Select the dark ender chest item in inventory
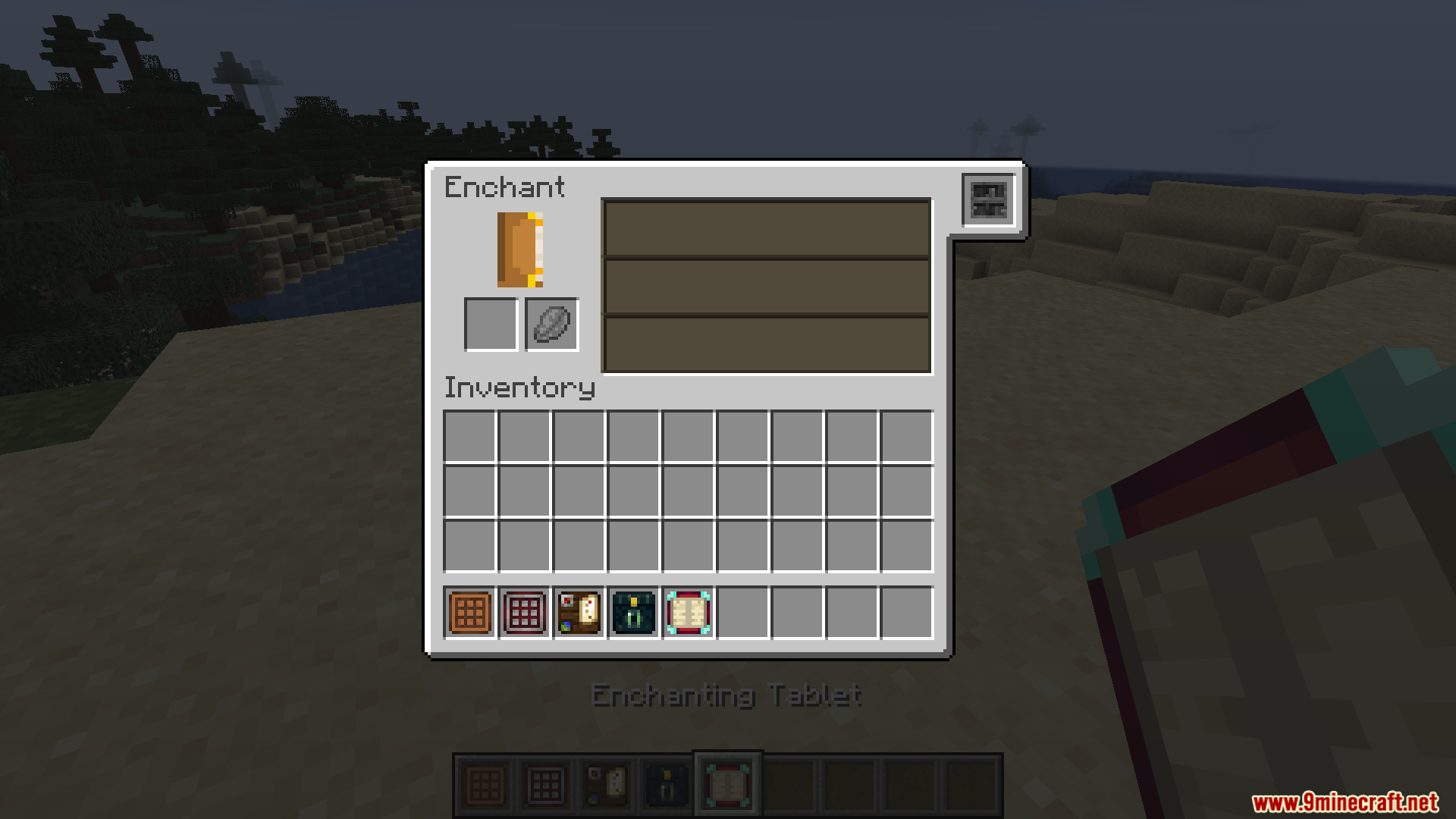1456x819 pixels. 633,613
